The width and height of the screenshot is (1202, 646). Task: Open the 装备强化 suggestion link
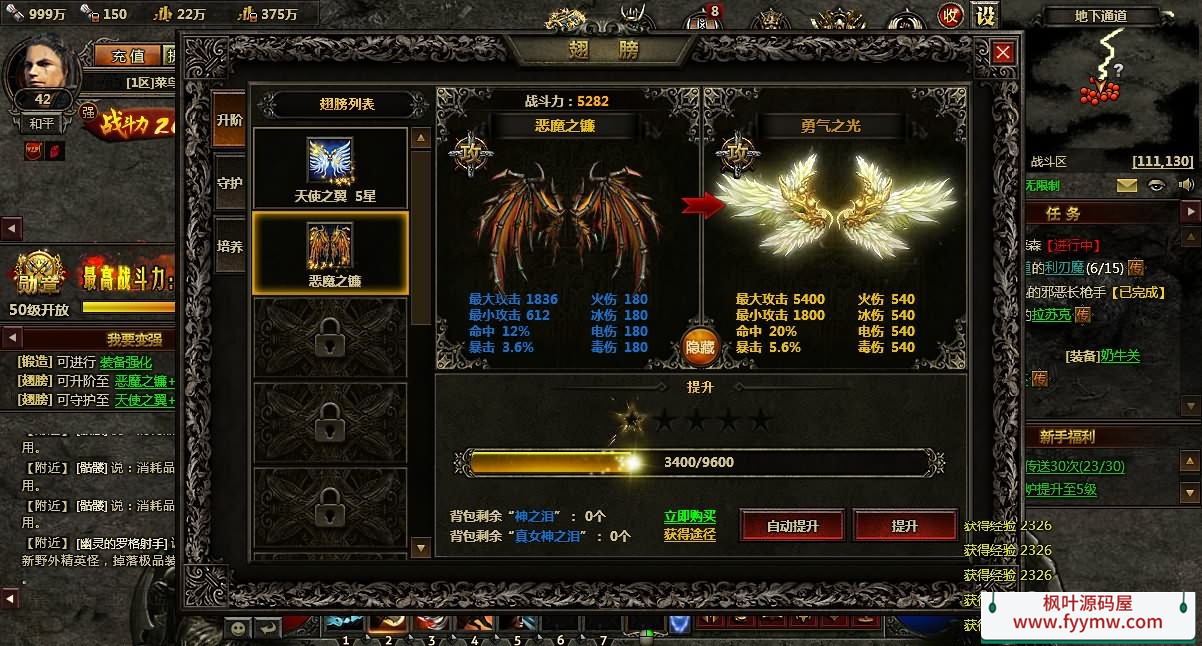coord(126,362)
